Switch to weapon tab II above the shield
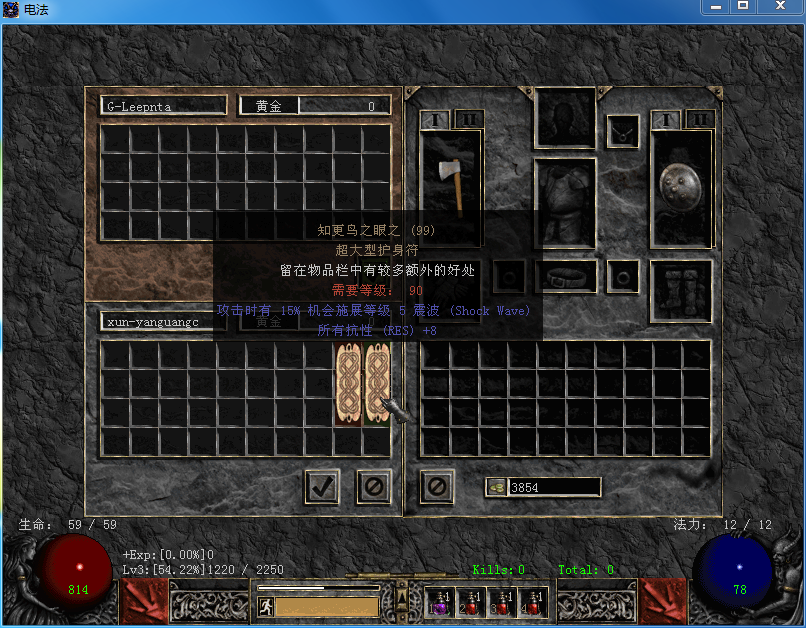The width and height of the screenshot is (806, 628). (x=700, y=119)
